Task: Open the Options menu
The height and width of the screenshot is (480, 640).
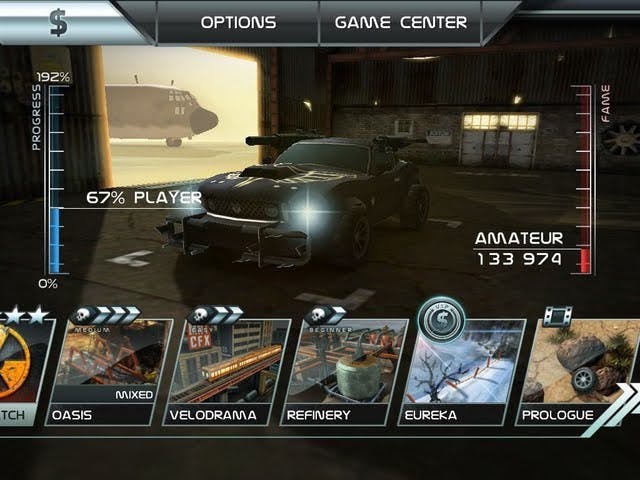Action: point(238,22)
